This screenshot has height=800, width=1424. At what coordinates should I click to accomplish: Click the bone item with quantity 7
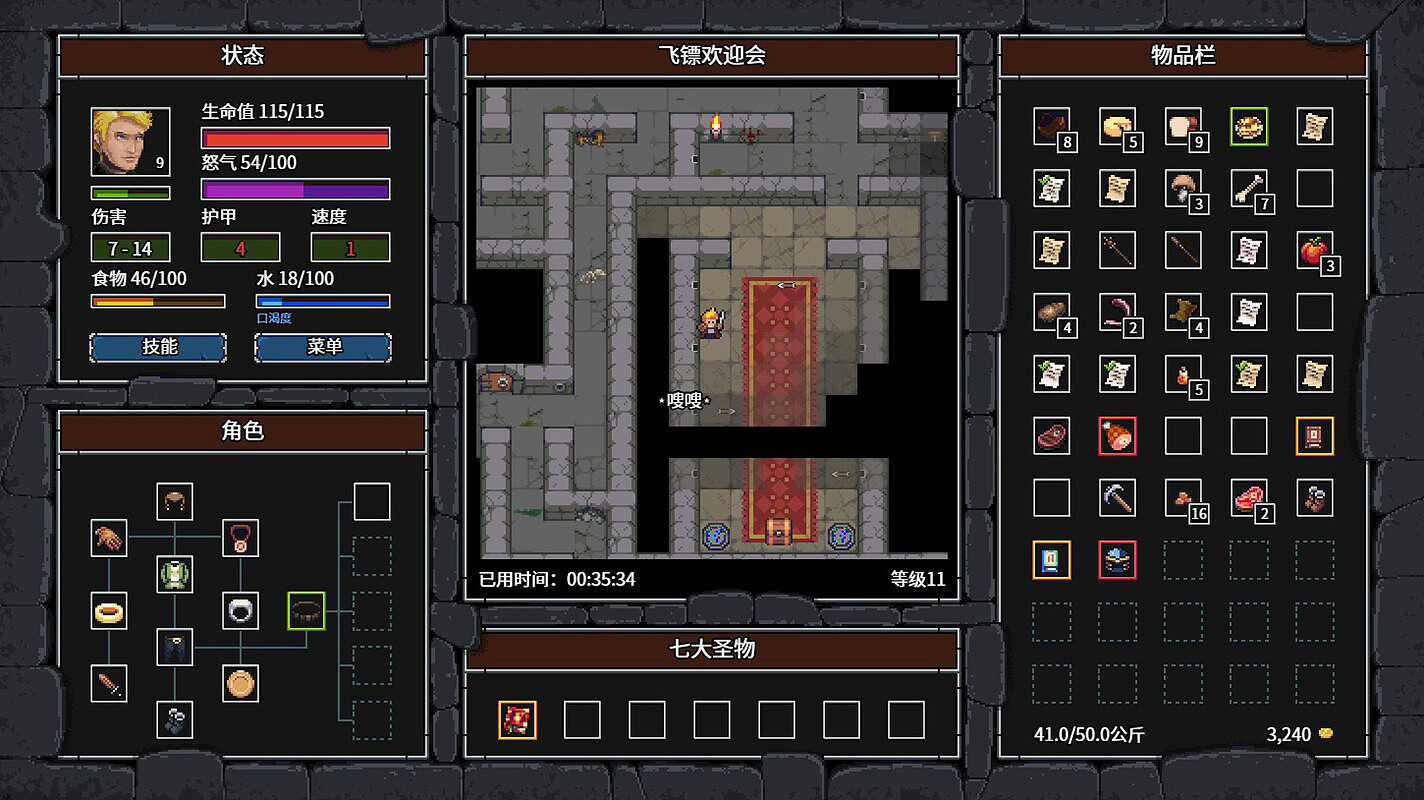tap(1248, 190)
